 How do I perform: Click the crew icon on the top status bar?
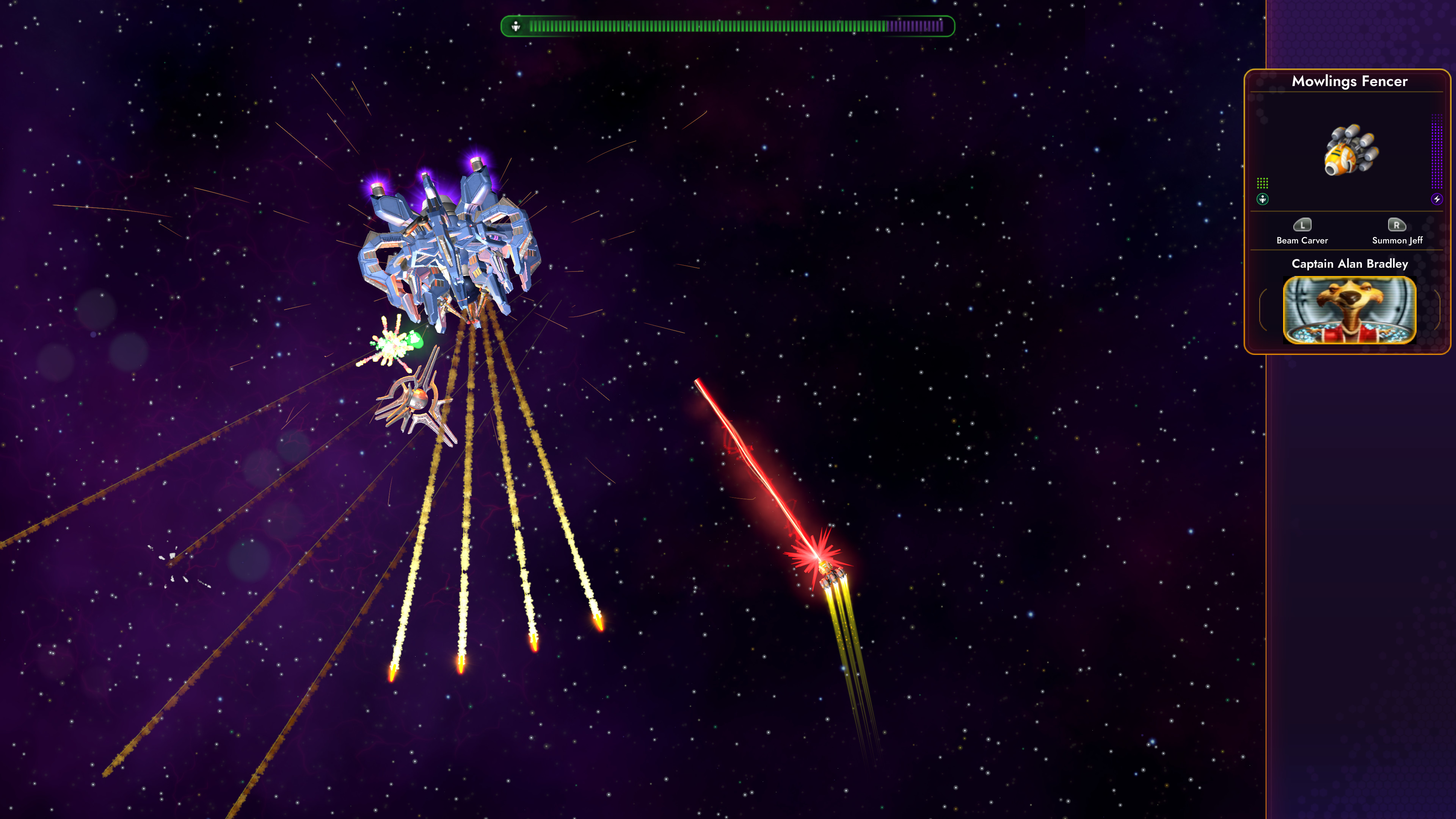[x=516, y=25]
